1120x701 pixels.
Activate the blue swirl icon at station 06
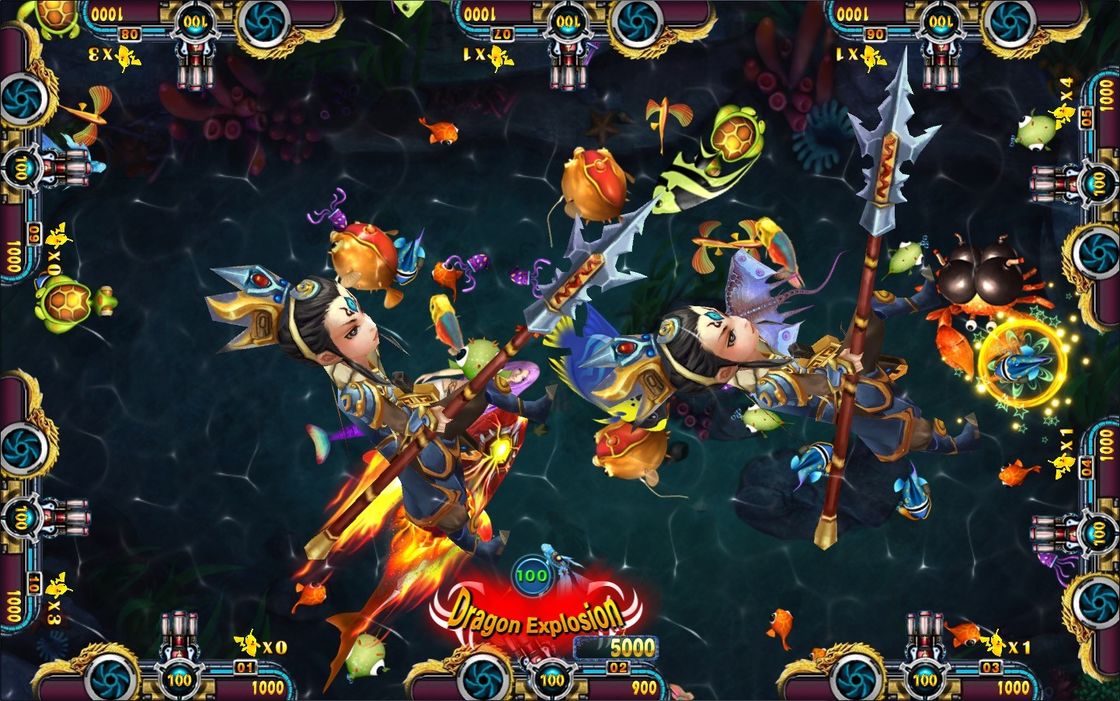[1009, 22]
